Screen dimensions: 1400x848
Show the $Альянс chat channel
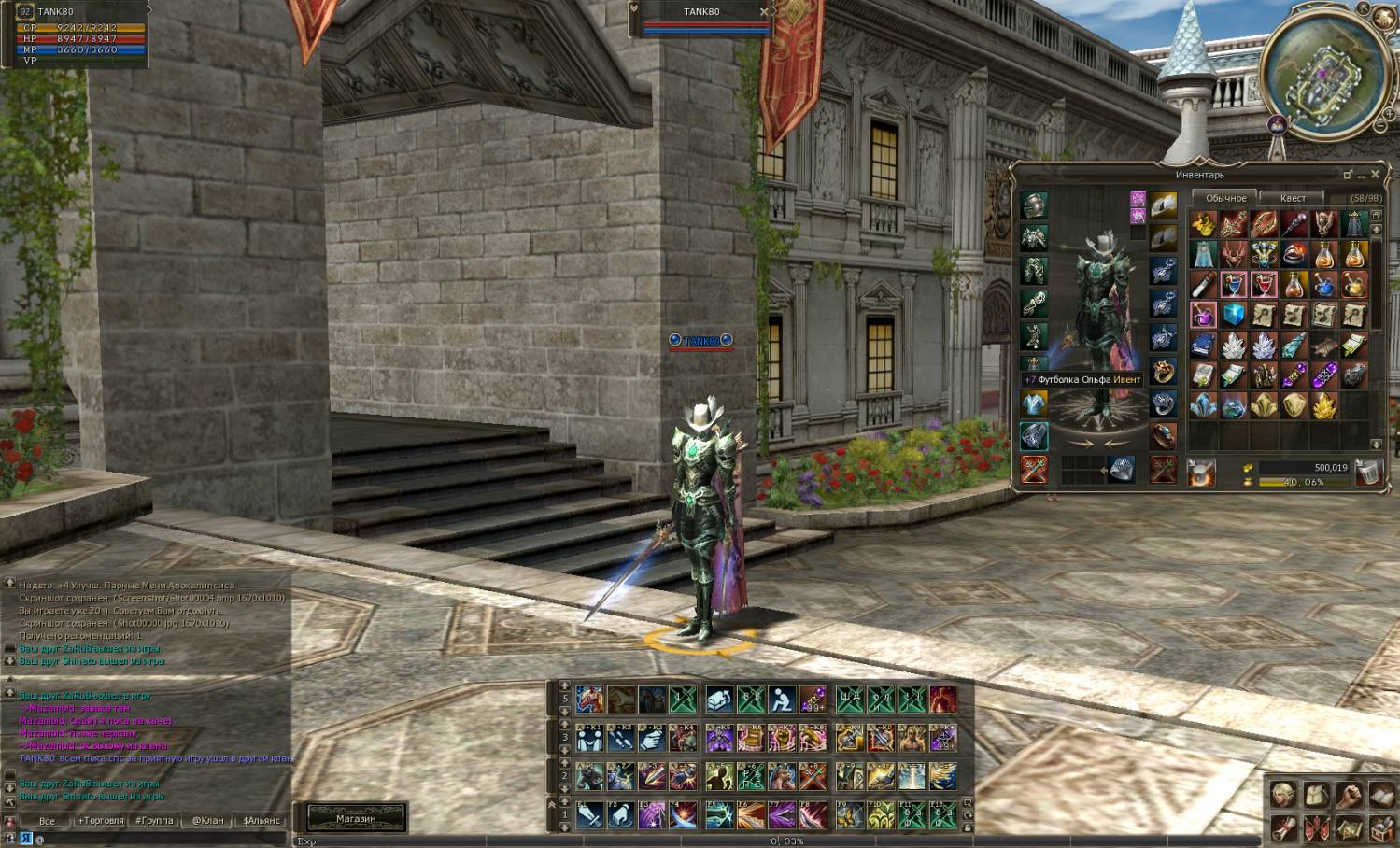point(262,821)
